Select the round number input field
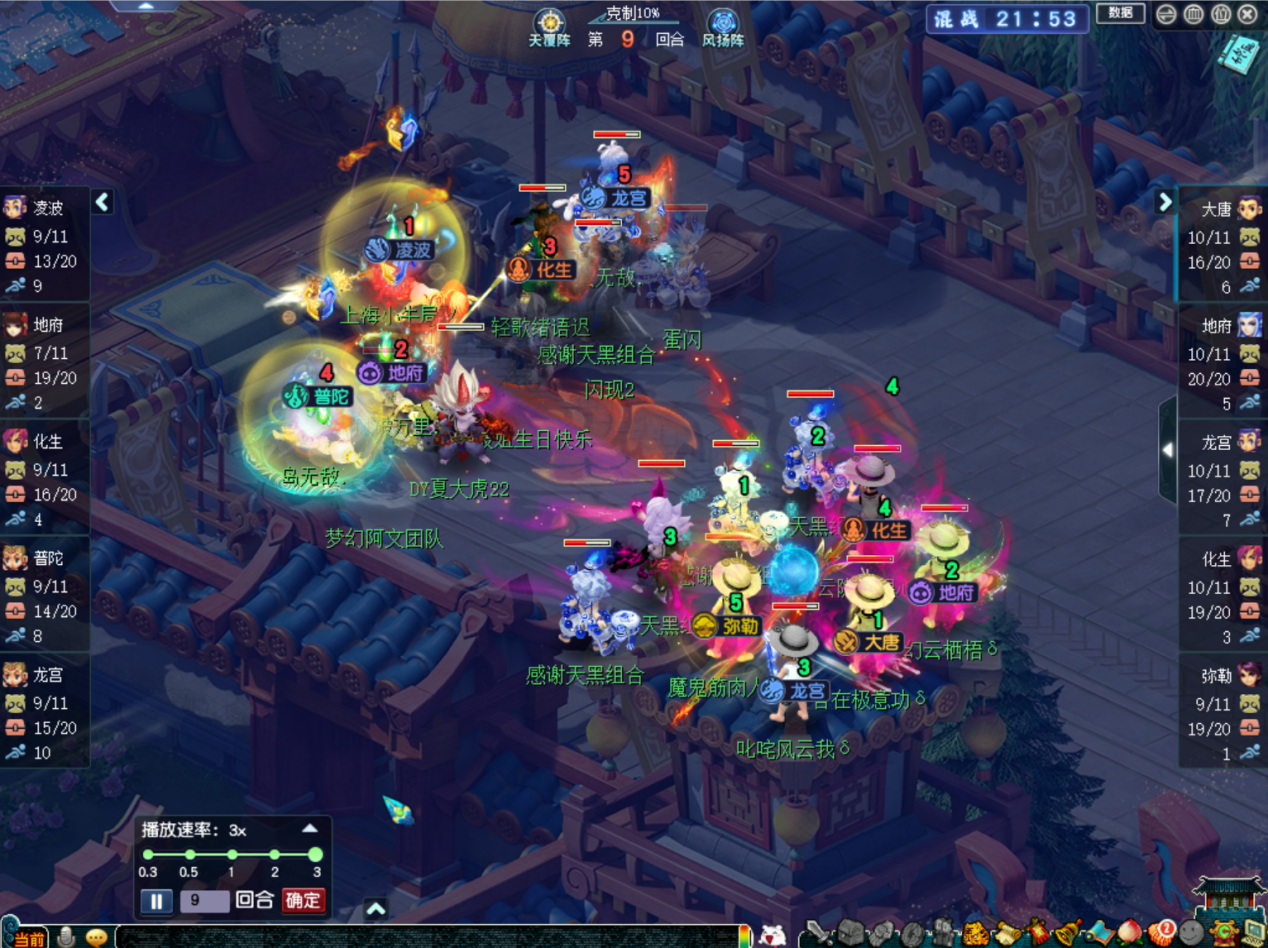 click(x=204, y=900)
